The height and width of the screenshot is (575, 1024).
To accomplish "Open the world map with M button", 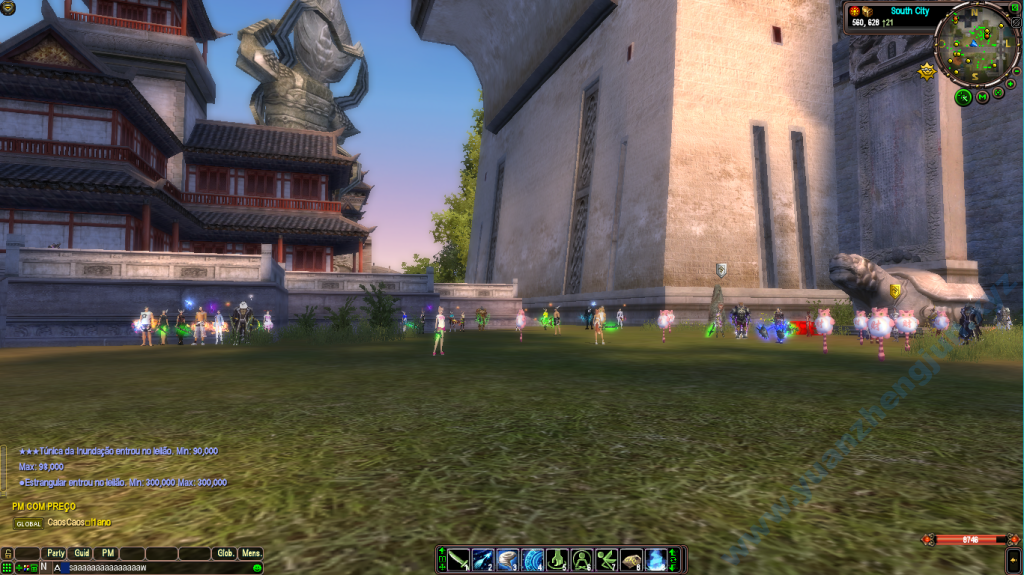I will pos(983,96).
